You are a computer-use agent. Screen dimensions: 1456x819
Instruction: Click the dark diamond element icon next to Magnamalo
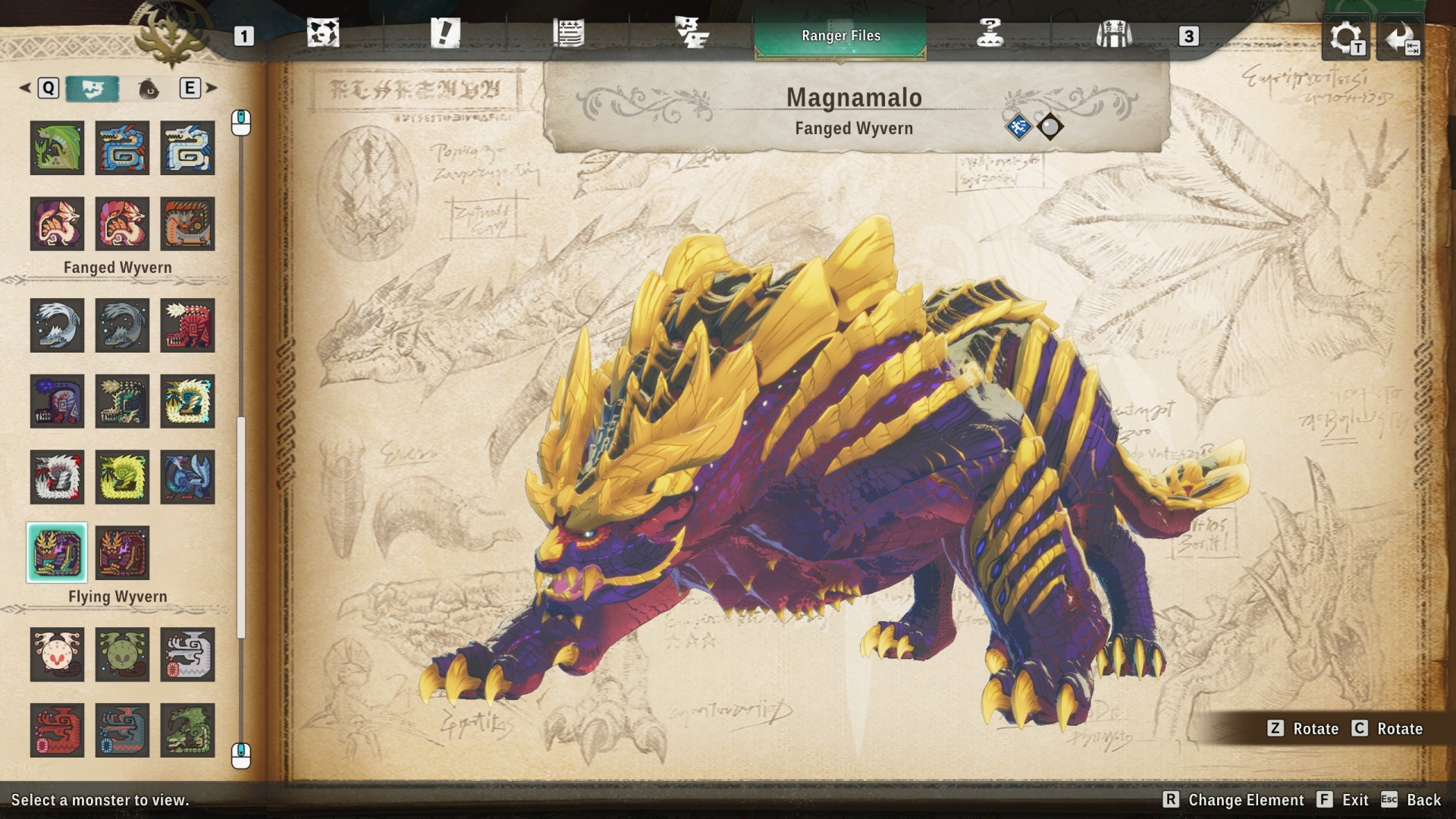pyautogui.click(x=1050, y=125)
